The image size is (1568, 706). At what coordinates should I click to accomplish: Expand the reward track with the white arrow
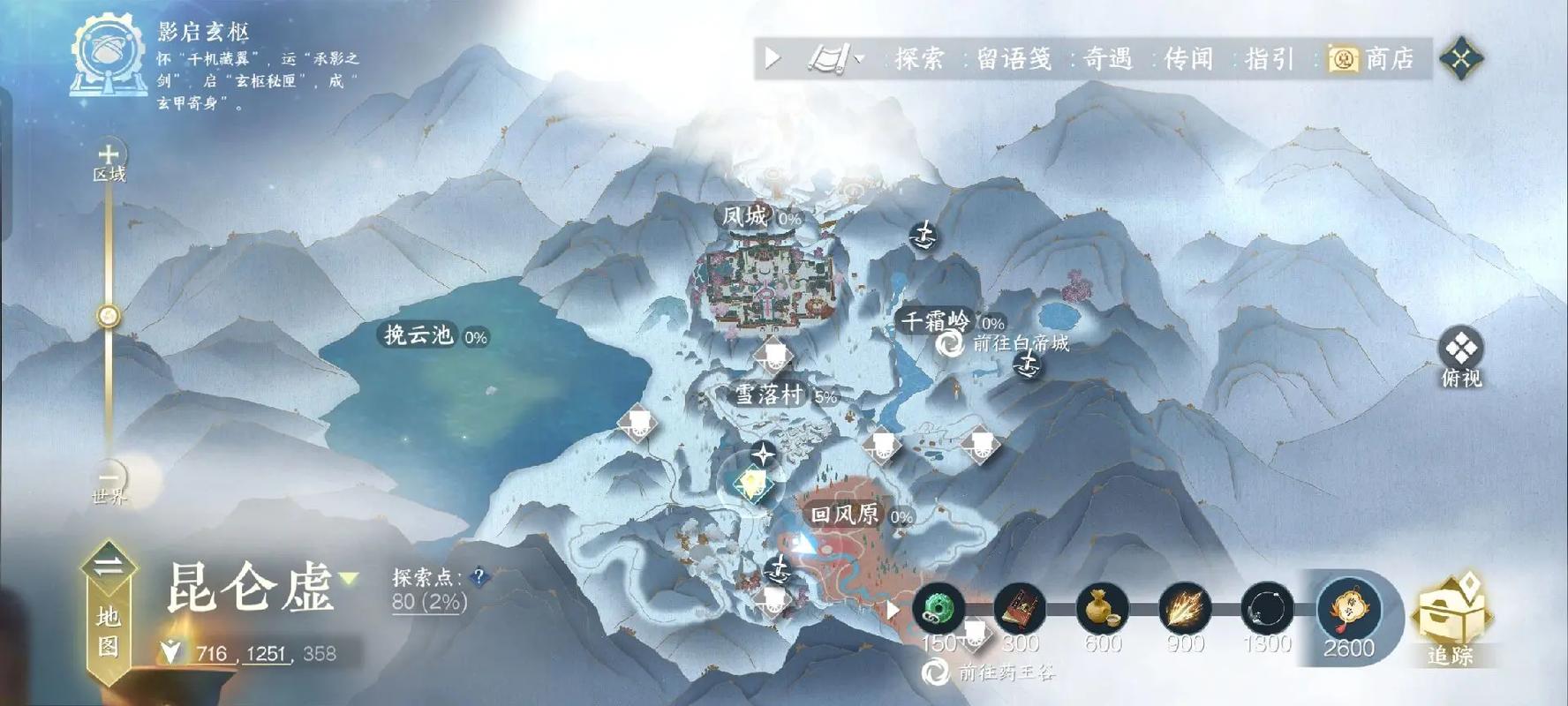(x=893, y=609)
